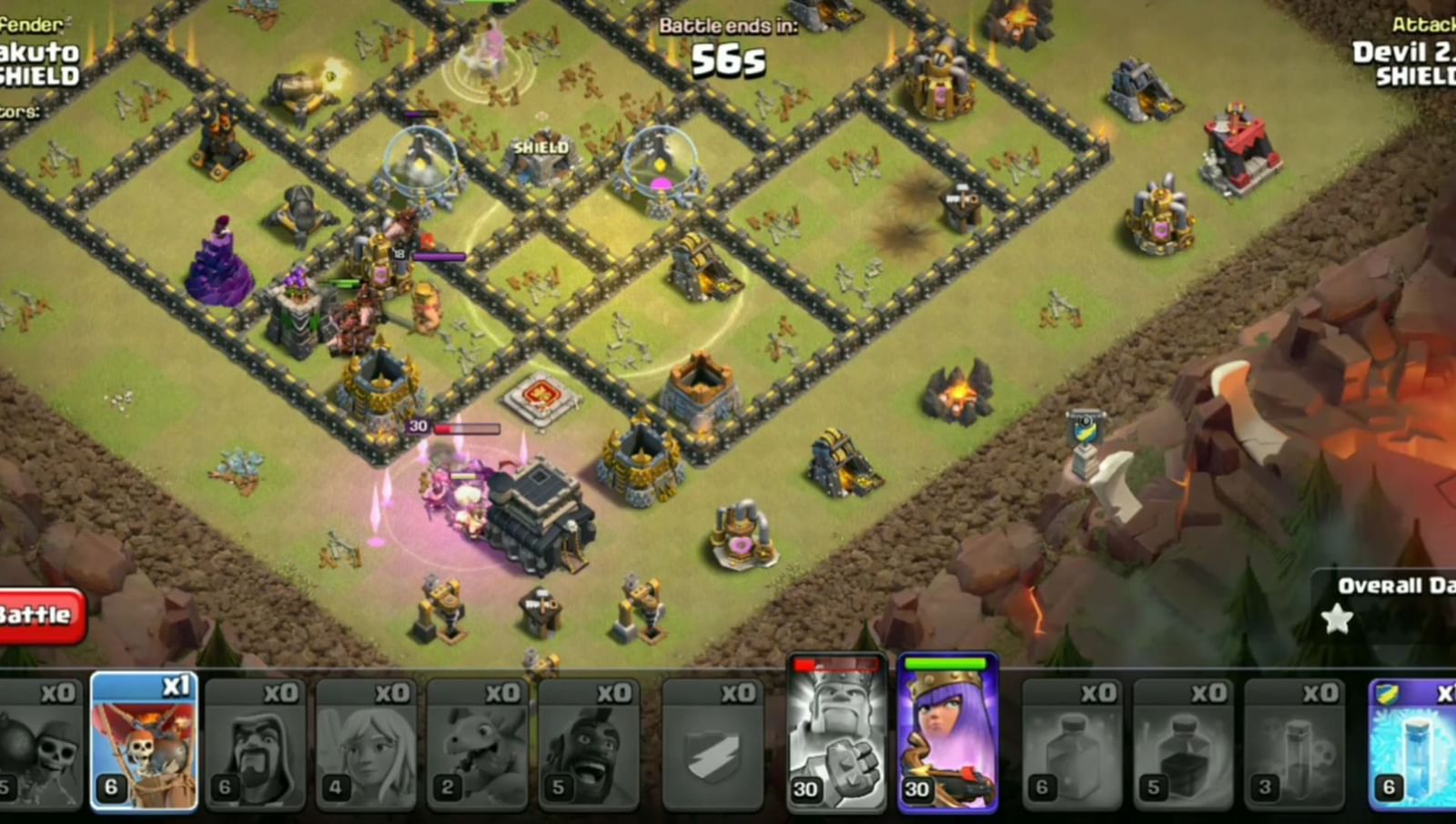The image size is (1456, 824).
Task: Tap the battle timer showing 56s
Action: [x=728, y=62]
